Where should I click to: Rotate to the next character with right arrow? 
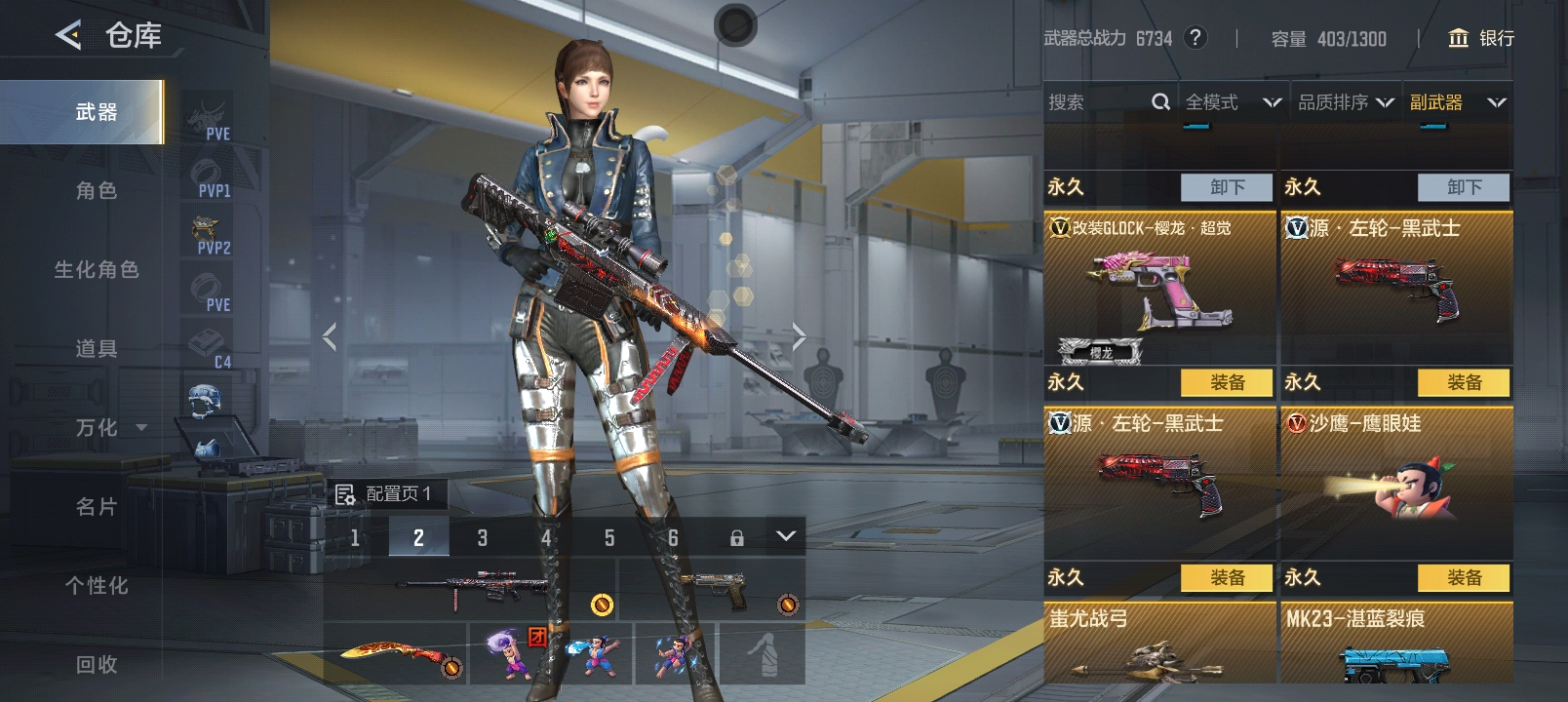[799, 337]
